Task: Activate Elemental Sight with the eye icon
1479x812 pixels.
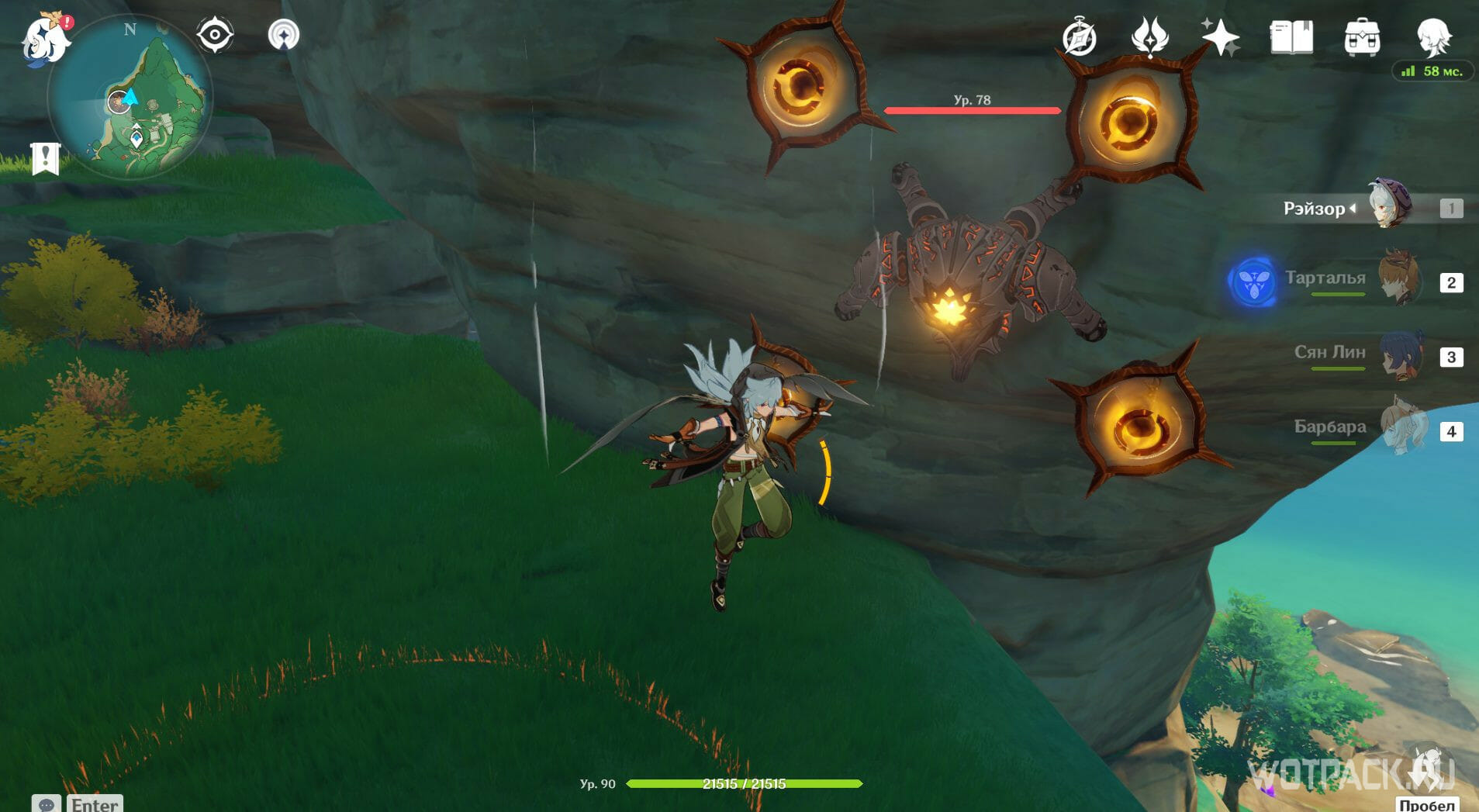Action: (215, 33)
